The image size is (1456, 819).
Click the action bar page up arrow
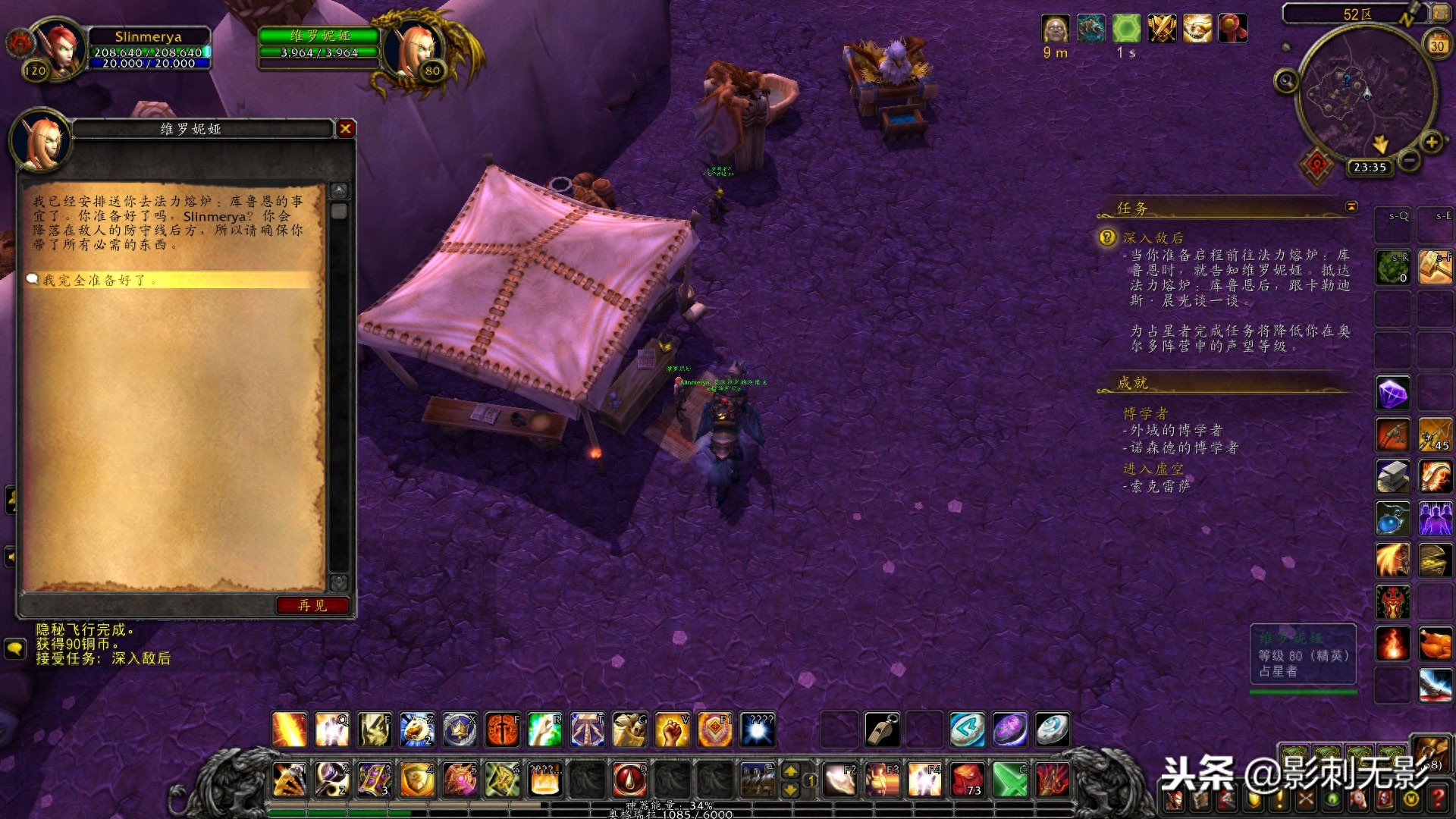click(x=790, y=771)
